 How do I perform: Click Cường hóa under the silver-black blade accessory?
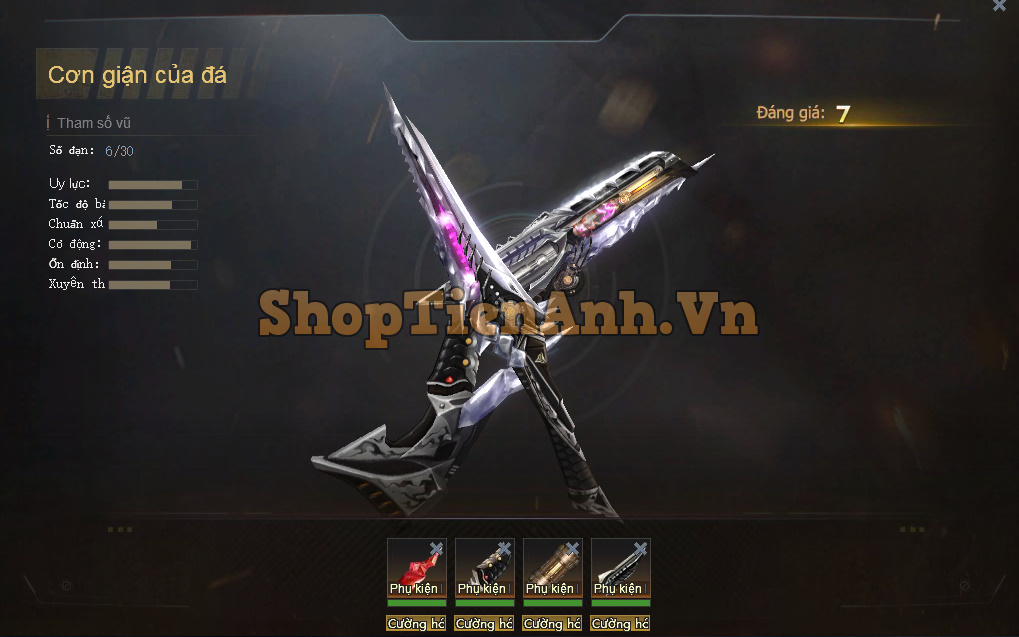point(620,624)
